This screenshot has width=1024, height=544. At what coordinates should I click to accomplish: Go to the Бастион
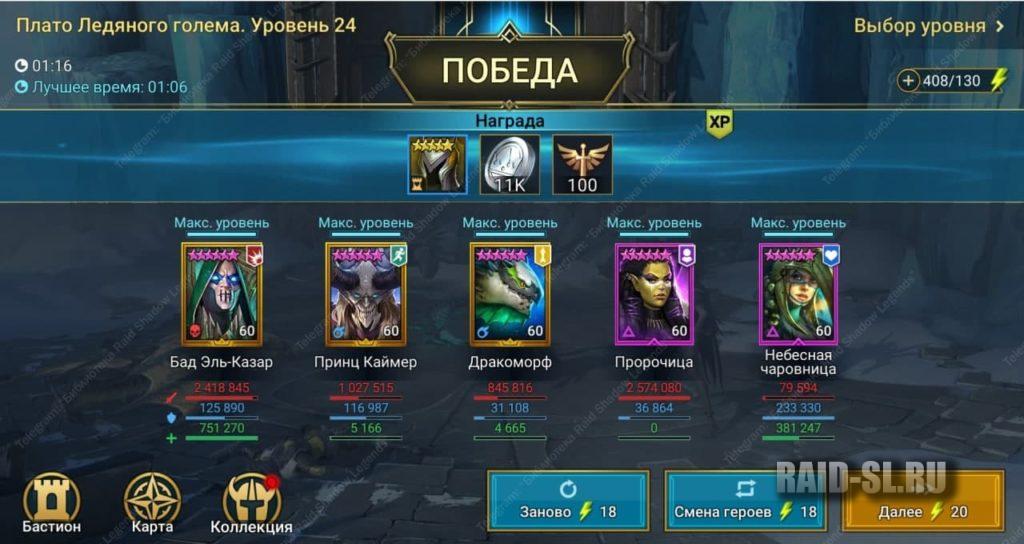pyautogui.click(x=52, y=504)
